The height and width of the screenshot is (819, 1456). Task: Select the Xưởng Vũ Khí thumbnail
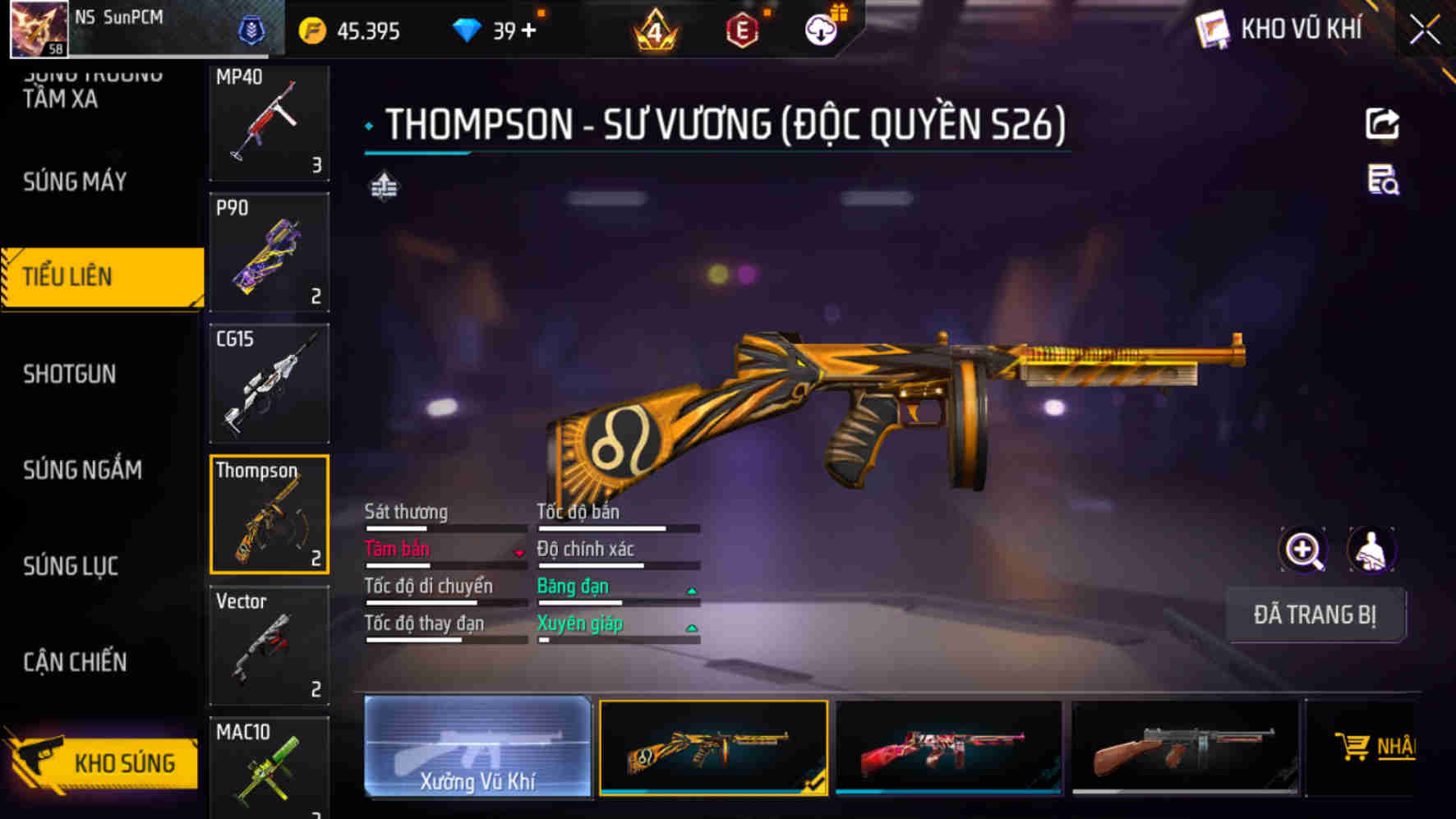coord(477,748)
